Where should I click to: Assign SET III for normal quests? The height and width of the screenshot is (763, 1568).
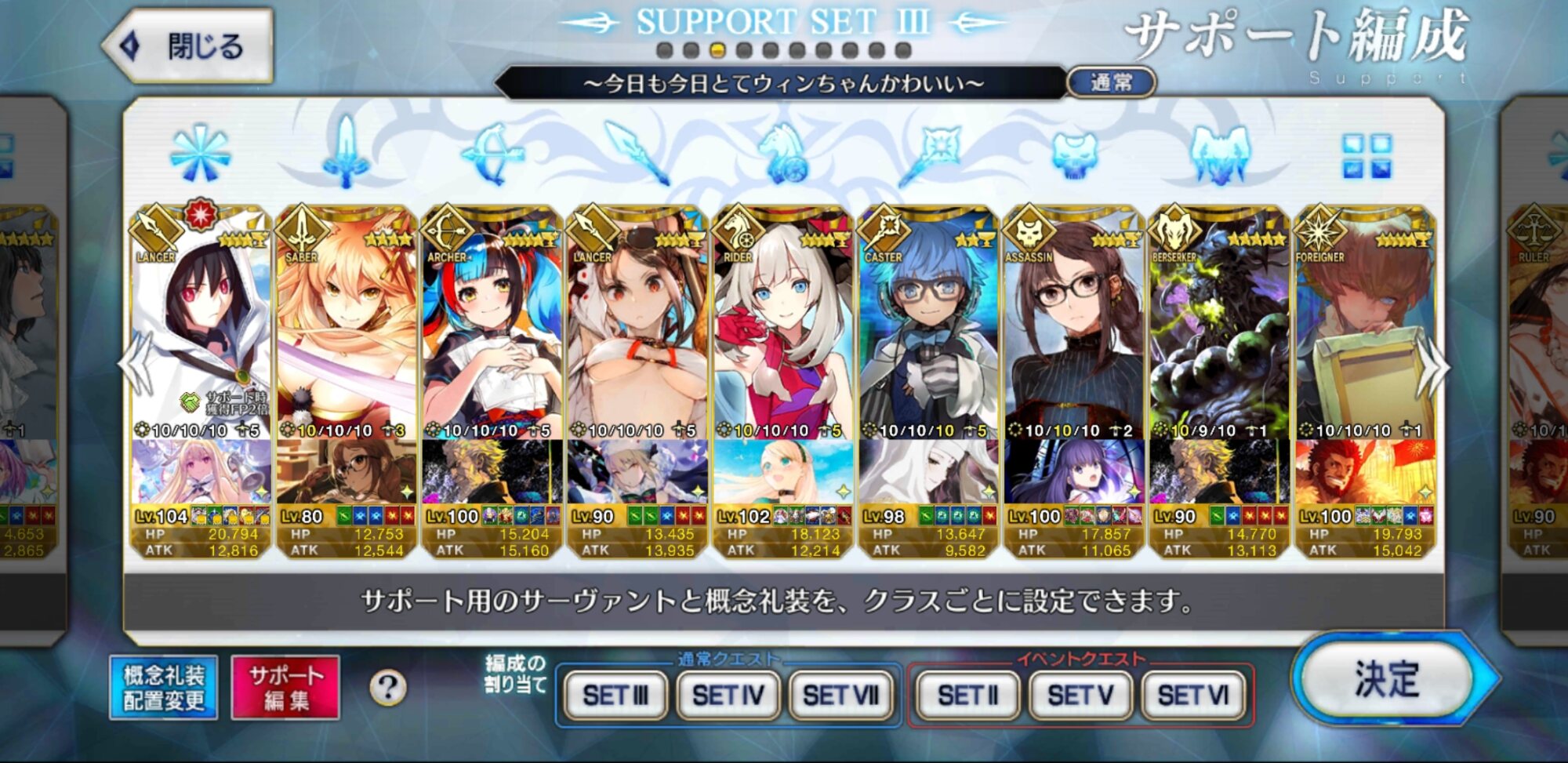615,695
